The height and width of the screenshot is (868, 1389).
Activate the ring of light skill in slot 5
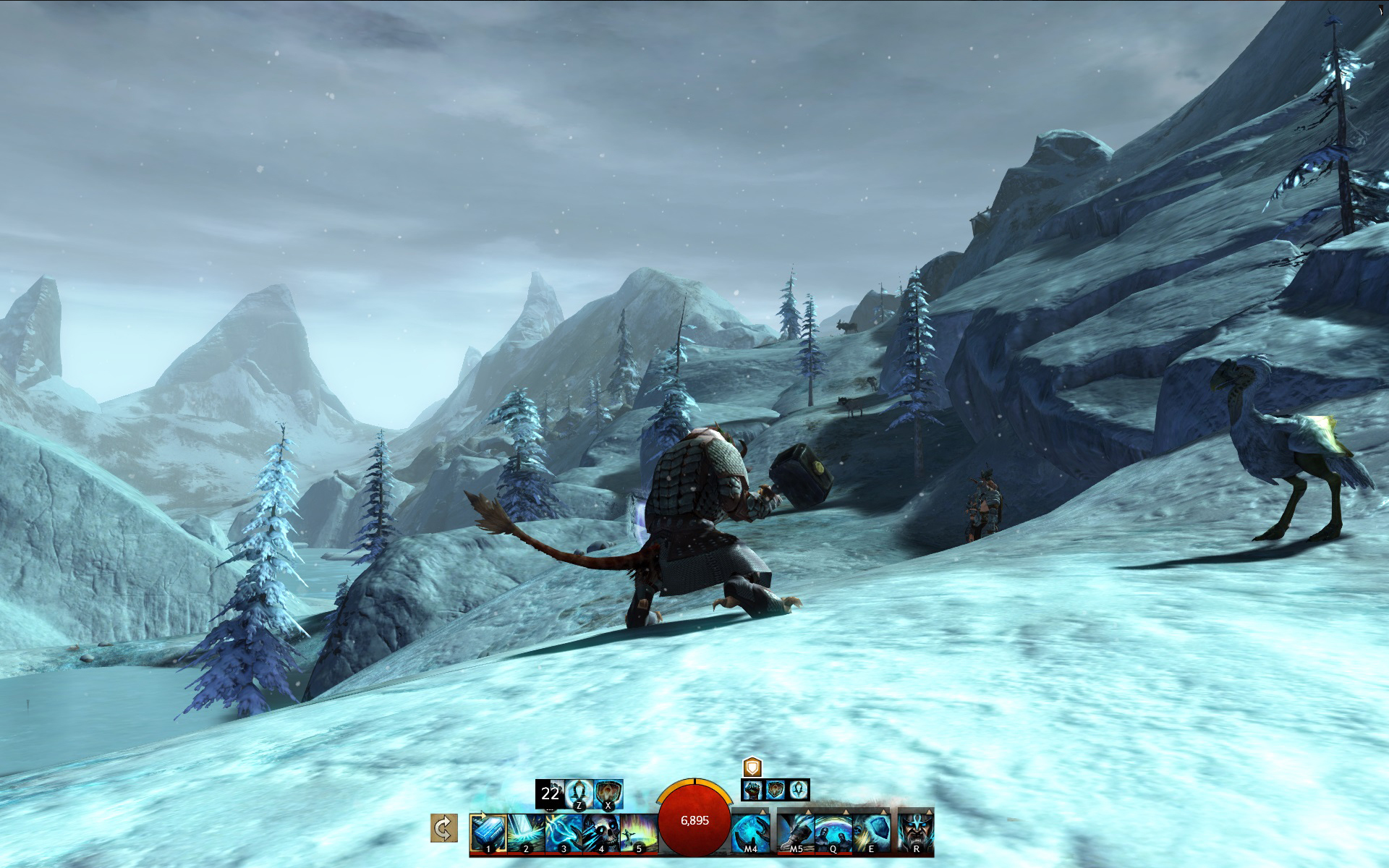(x=637, y=833)
